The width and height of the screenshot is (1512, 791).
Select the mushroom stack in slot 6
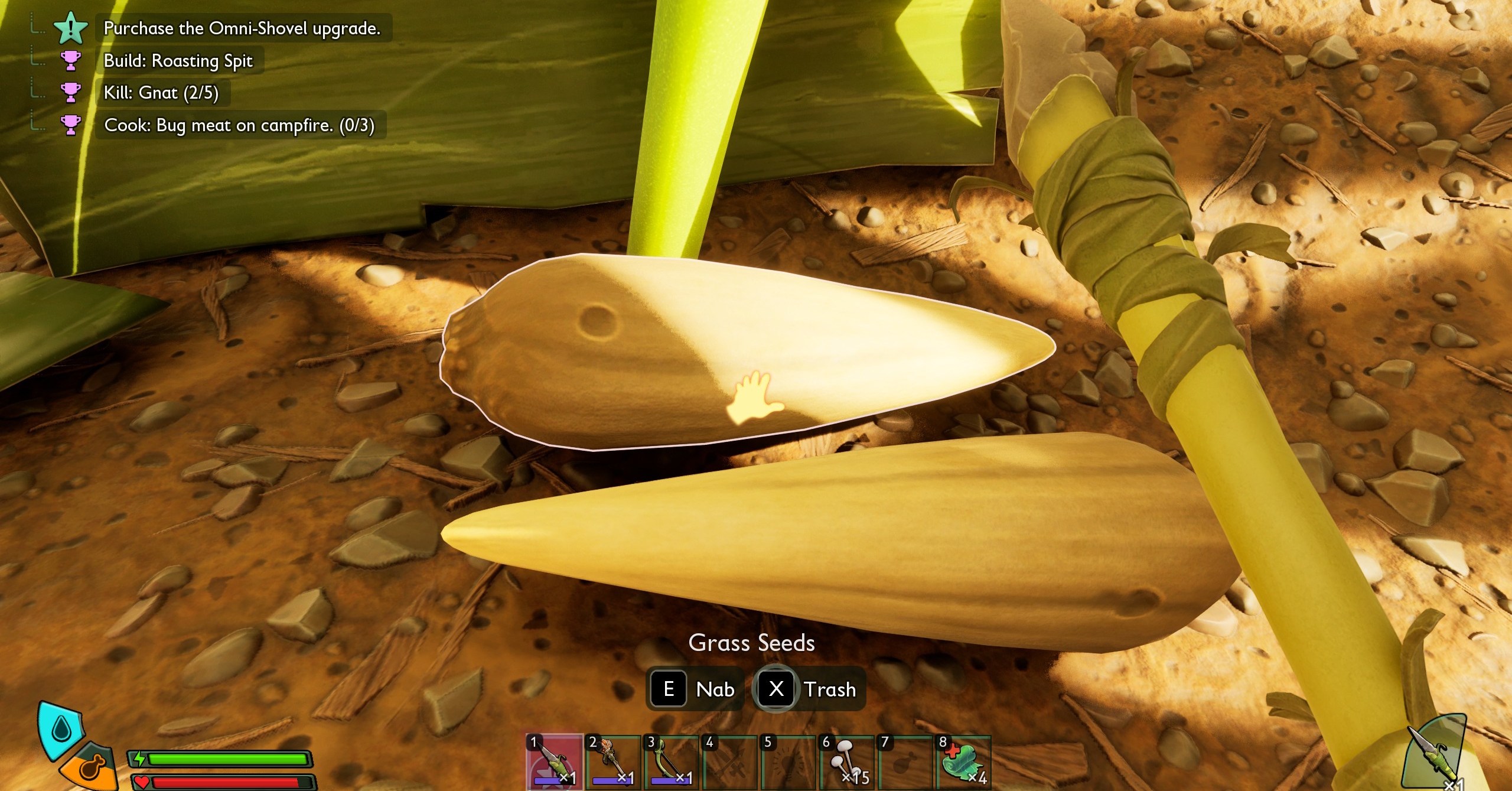pos(845,762)
